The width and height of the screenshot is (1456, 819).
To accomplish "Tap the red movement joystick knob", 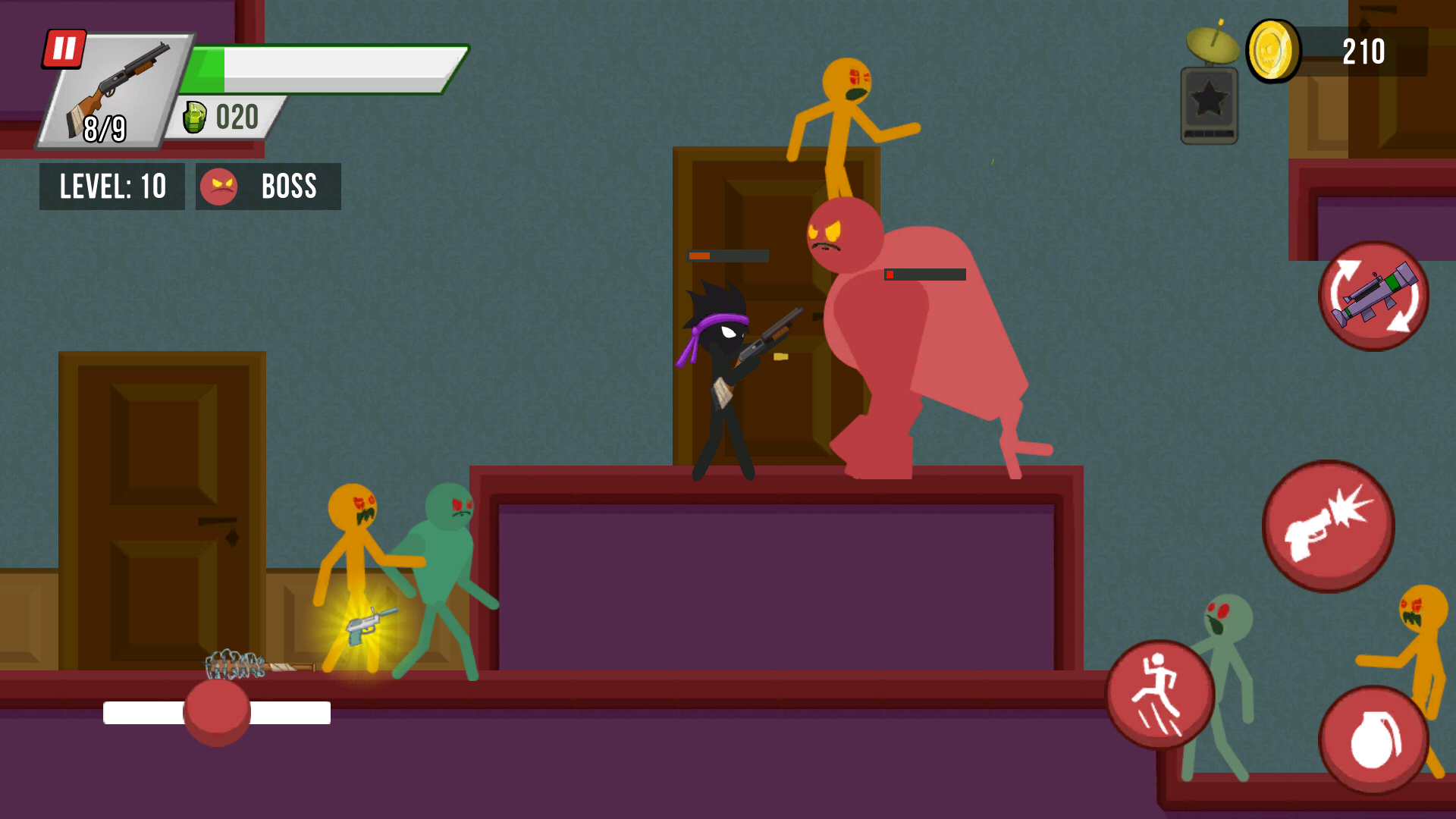I will click(216, 713).
